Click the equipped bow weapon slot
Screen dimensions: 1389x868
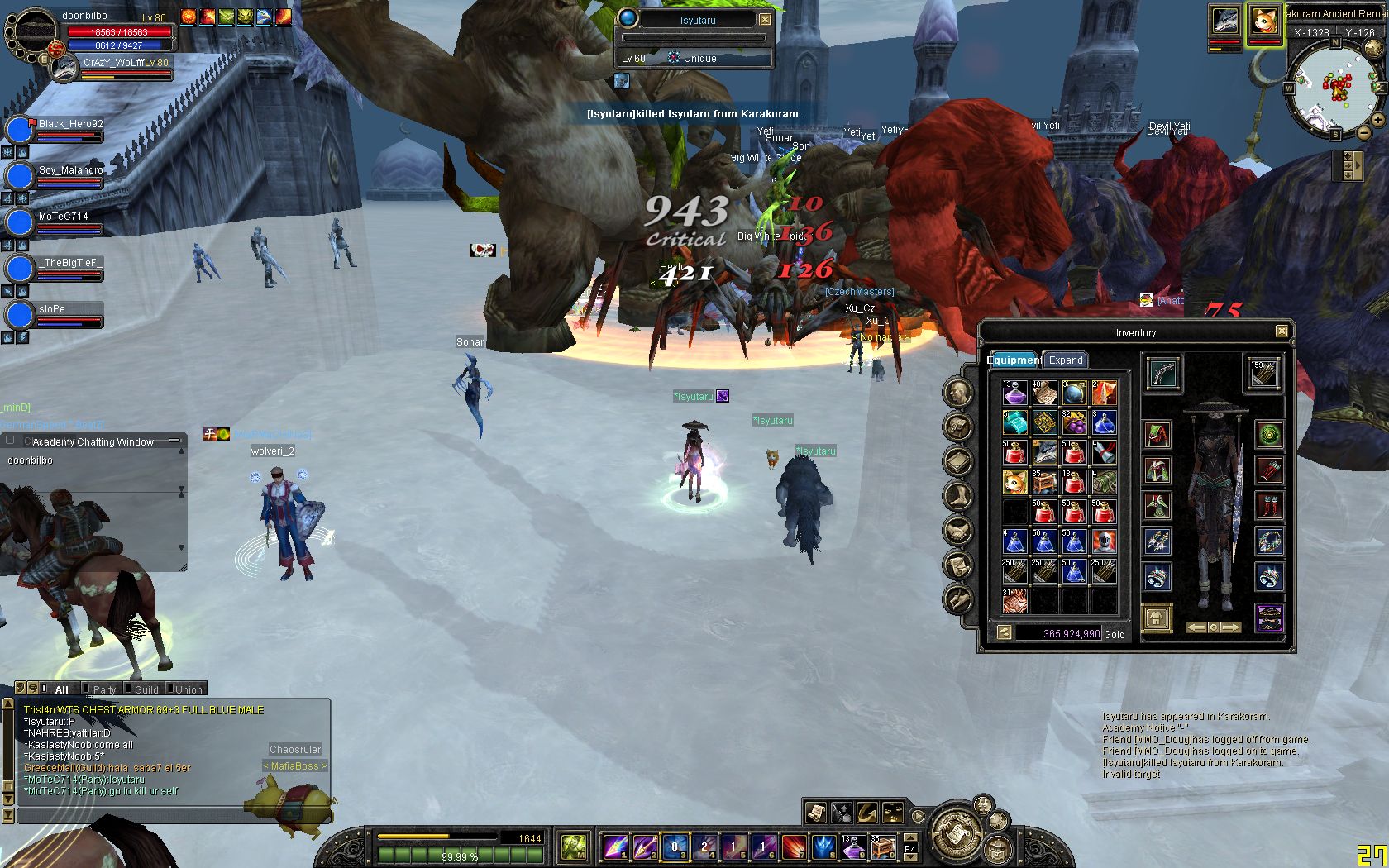click(1162, 374)
